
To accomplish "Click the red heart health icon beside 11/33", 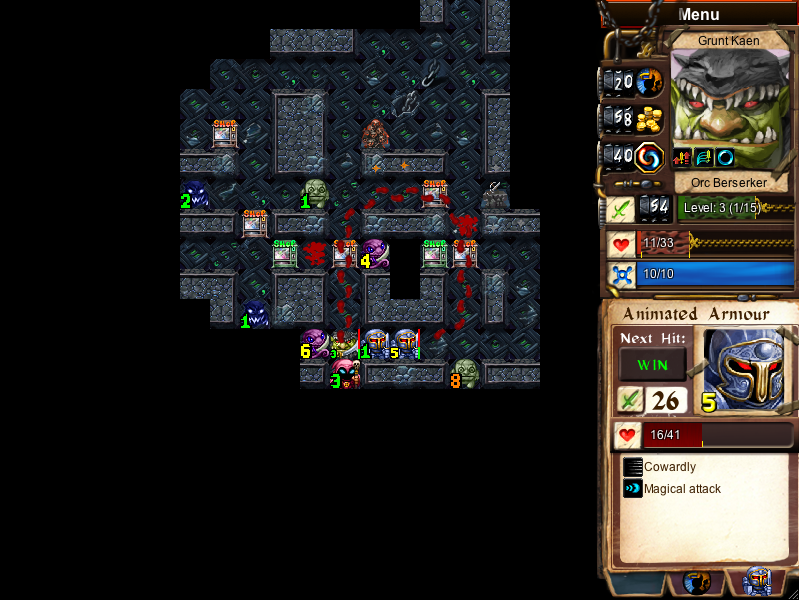I will click(x=622, y=244).
